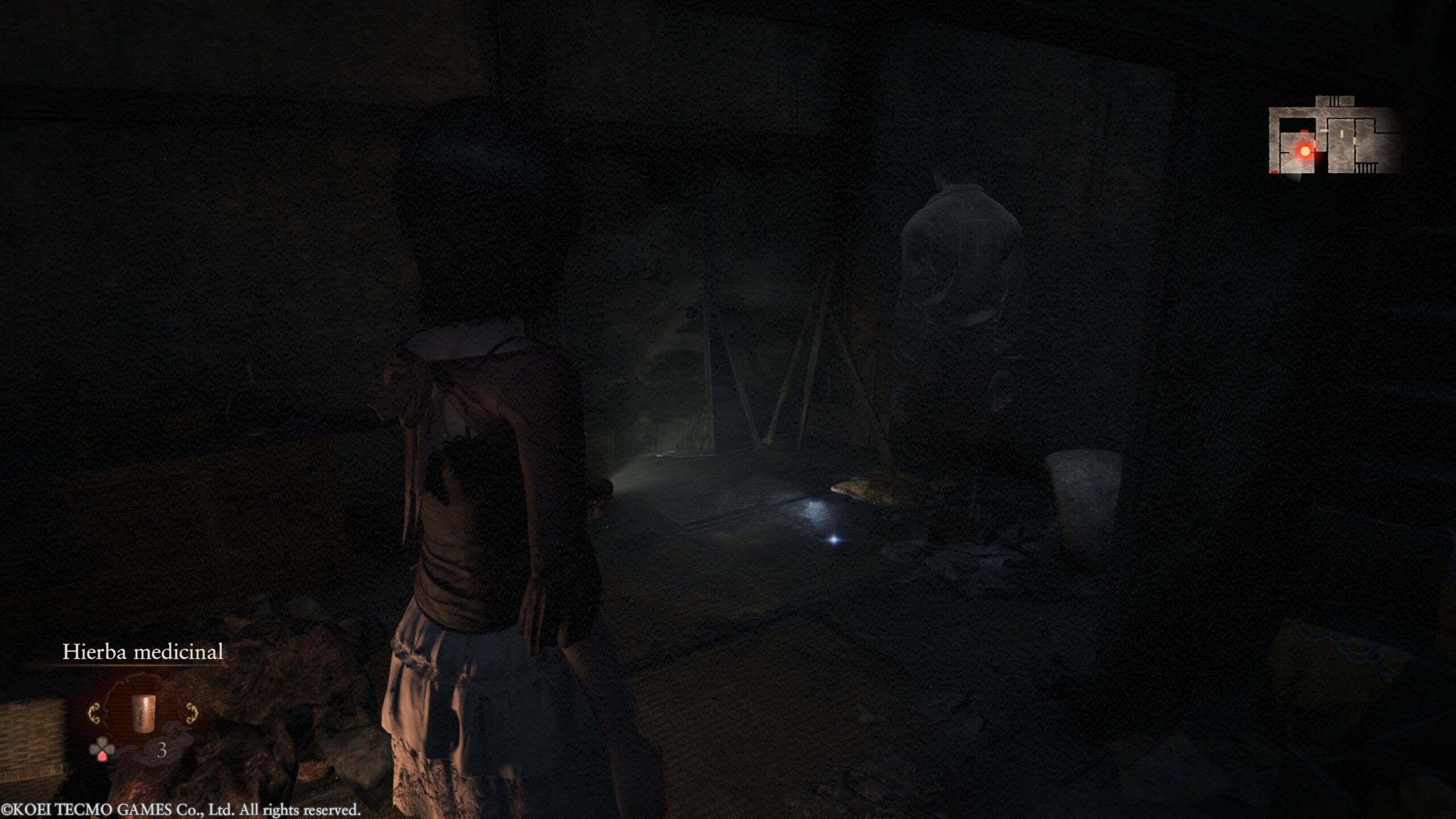Select the Hierba medicinal canister item slot
The width and height of the screenshot is (1456, 819).
[x=143, y=712]
